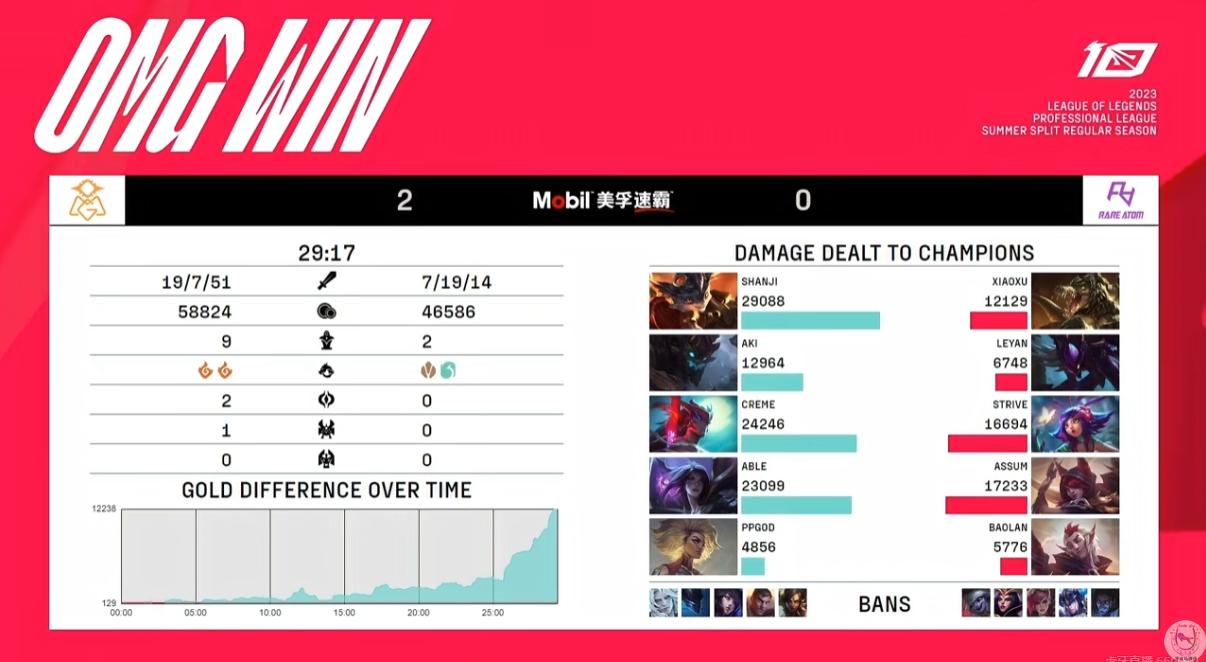Open the Mobil sponsor logo

tap(602, 200)
